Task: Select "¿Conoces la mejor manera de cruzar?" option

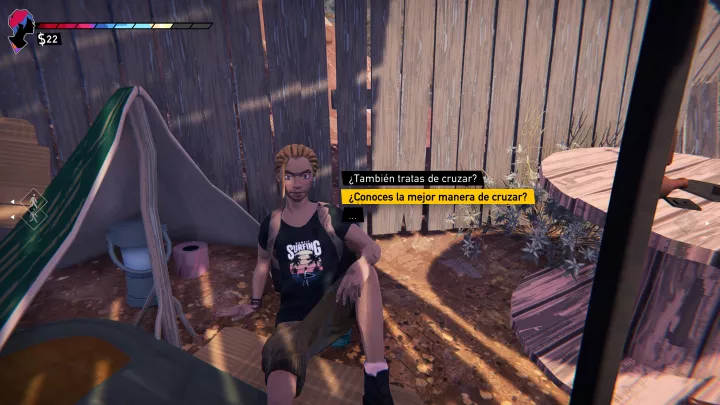Action: (x=438, y=197)
